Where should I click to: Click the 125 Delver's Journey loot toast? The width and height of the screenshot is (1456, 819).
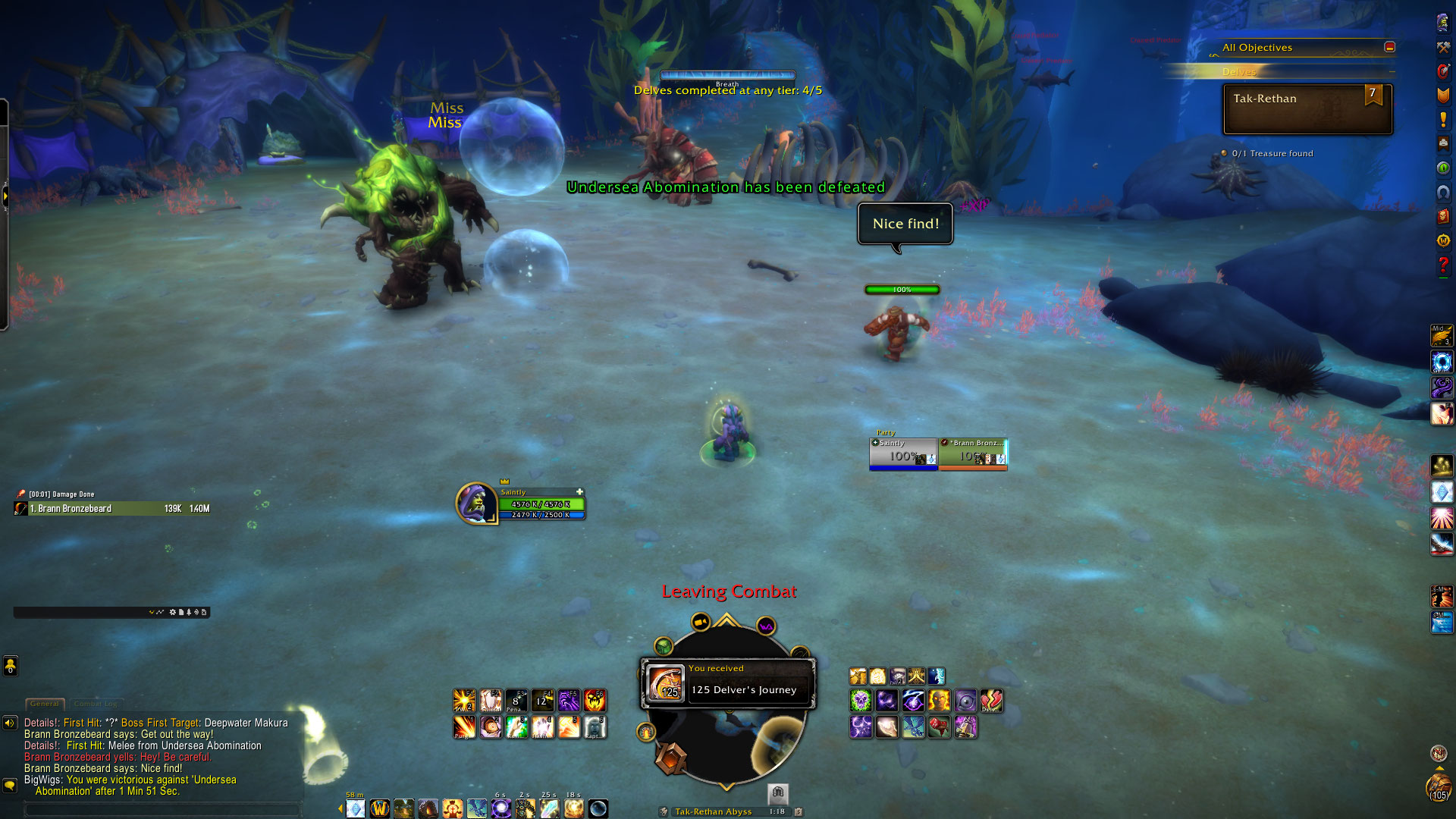[728, 683]
